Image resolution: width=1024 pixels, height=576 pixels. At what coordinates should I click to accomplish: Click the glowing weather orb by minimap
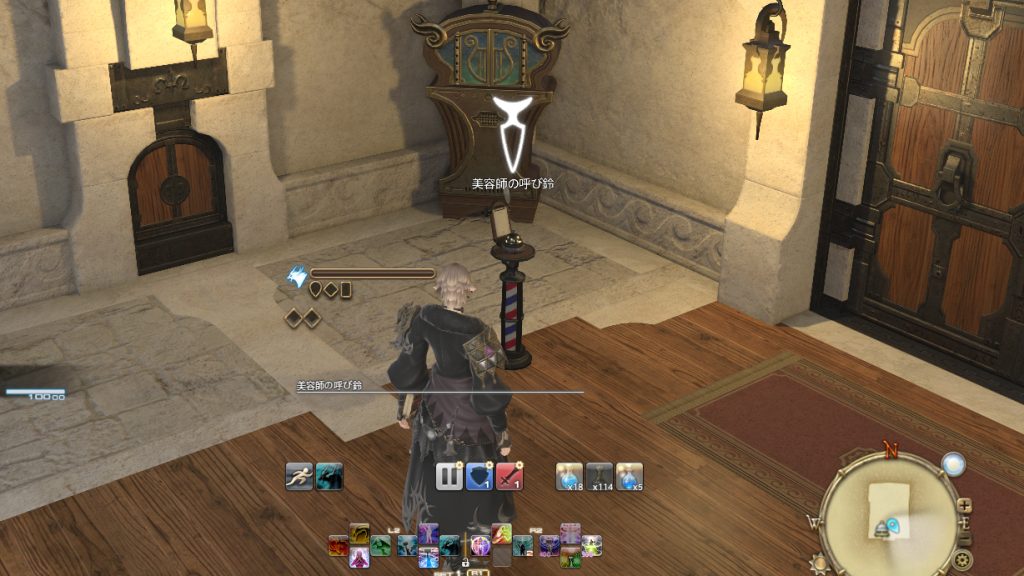pos(953,463)
